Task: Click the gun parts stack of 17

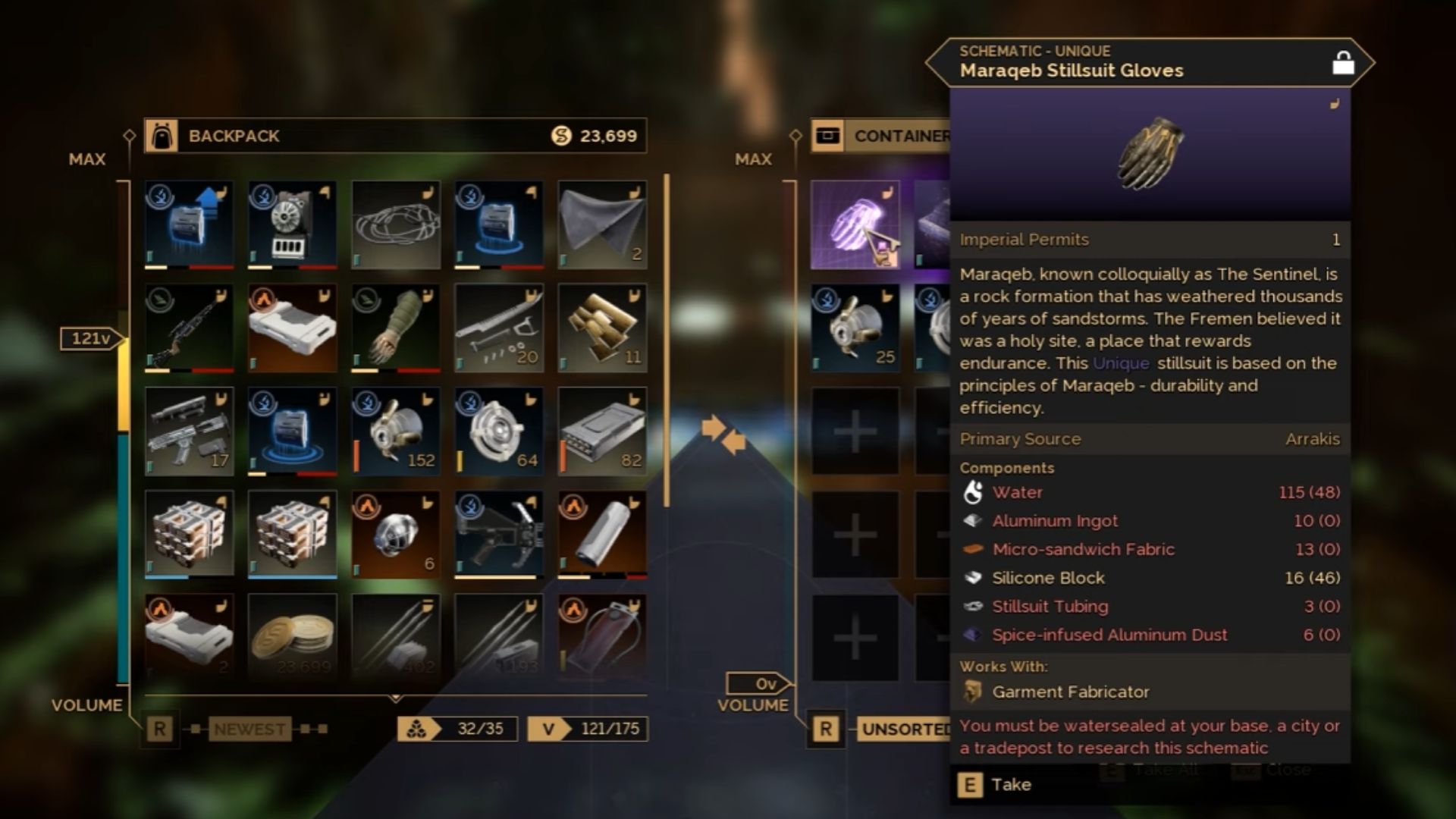Action: point(189,431)
